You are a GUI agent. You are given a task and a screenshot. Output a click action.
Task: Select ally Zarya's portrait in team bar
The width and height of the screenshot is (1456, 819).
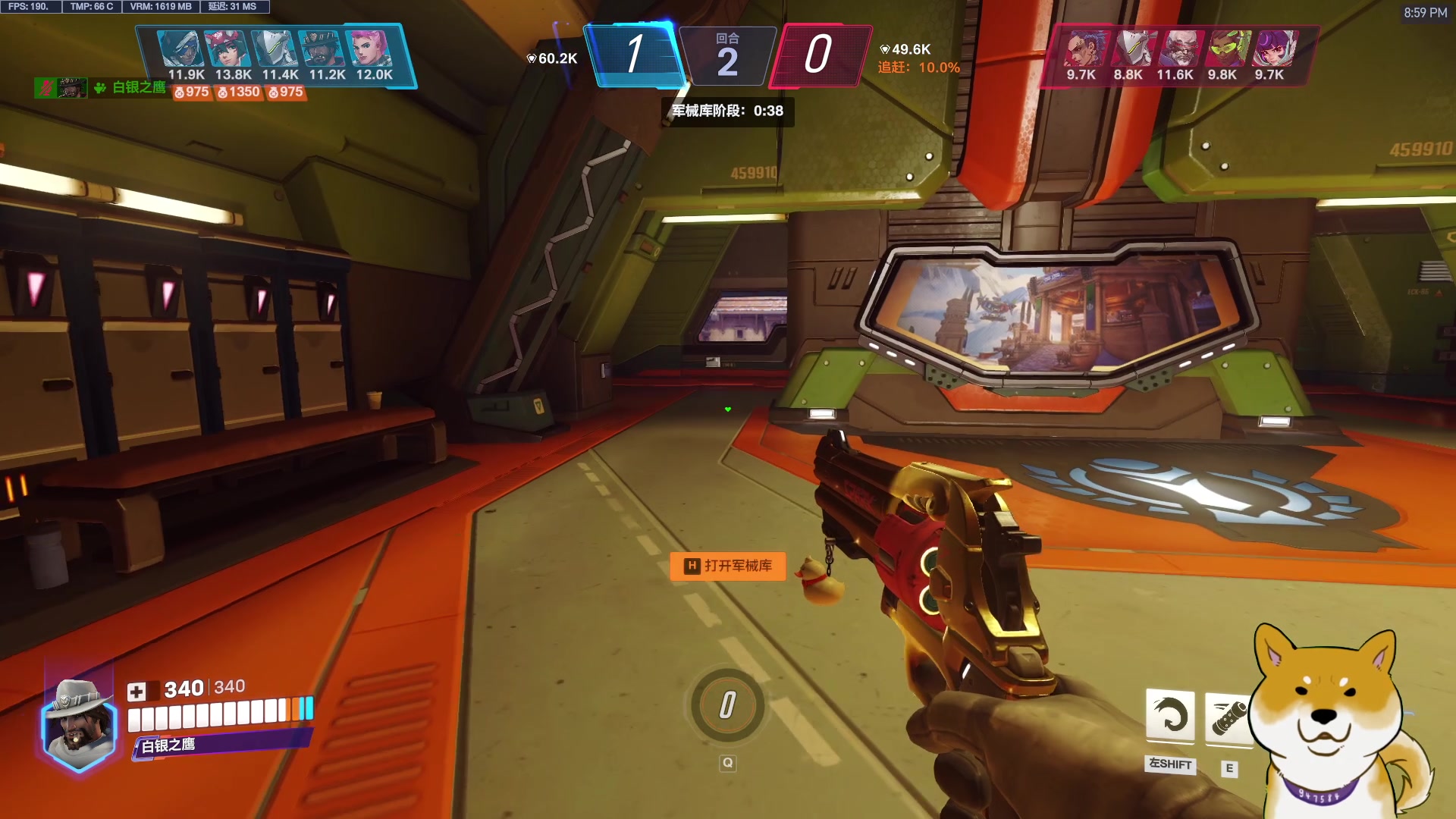[x=370, y=49]
